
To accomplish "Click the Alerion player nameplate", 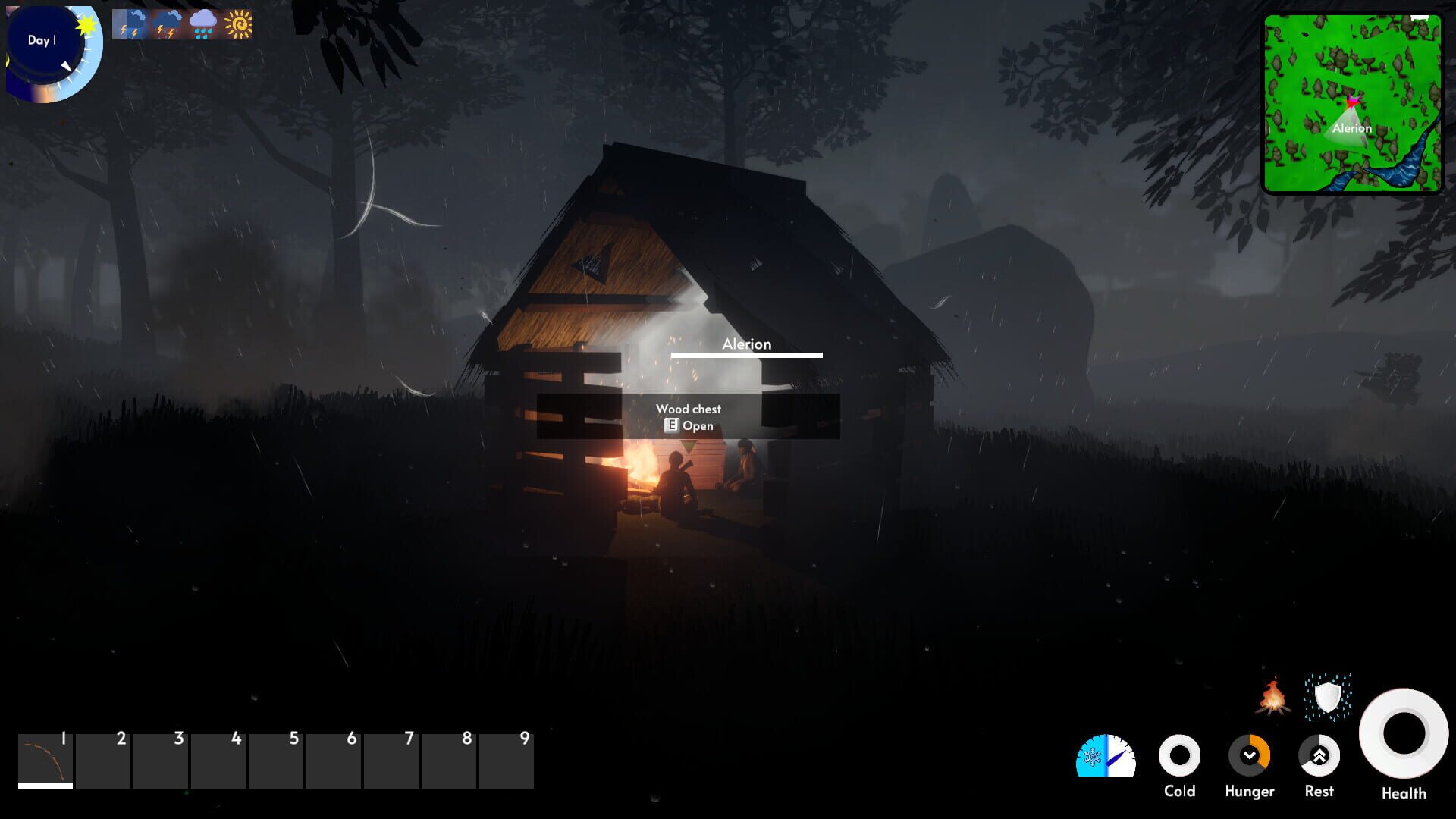I will 747,344.
